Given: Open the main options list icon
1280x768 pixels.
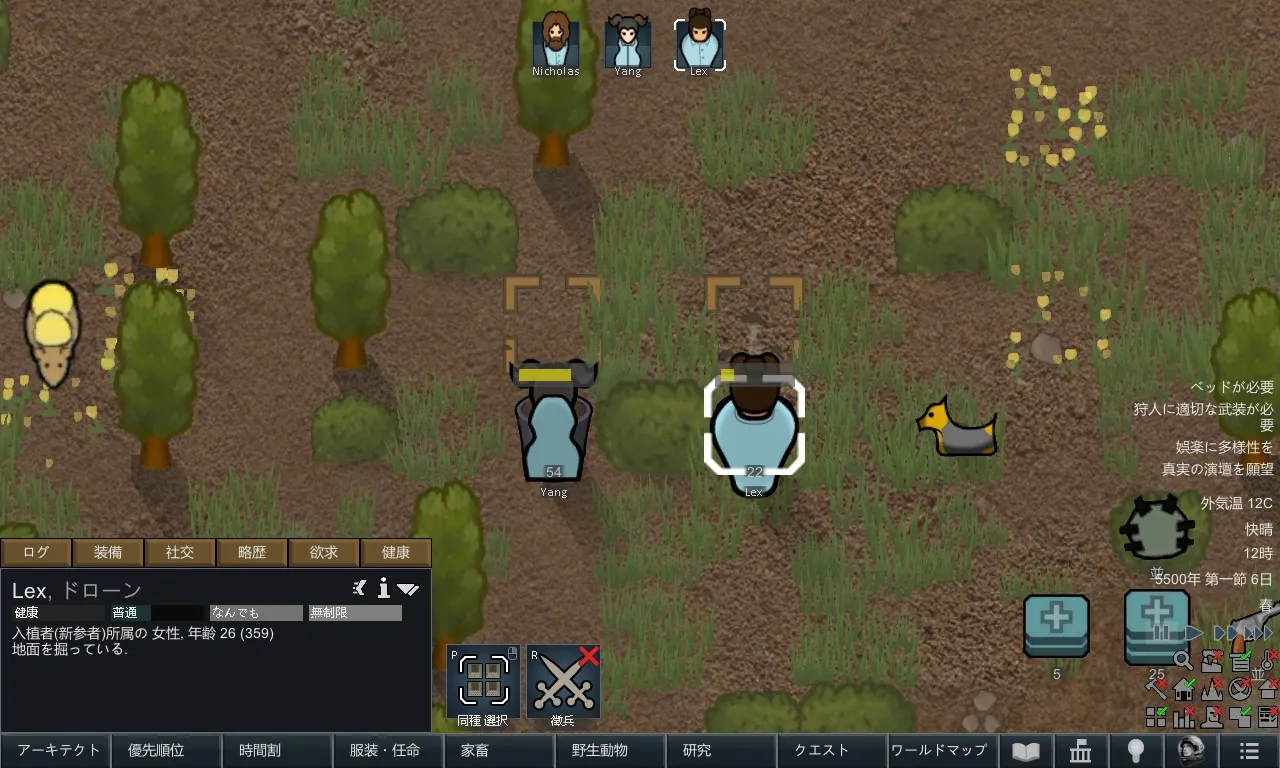Looking at the screenshot, I should (1248, 750).
